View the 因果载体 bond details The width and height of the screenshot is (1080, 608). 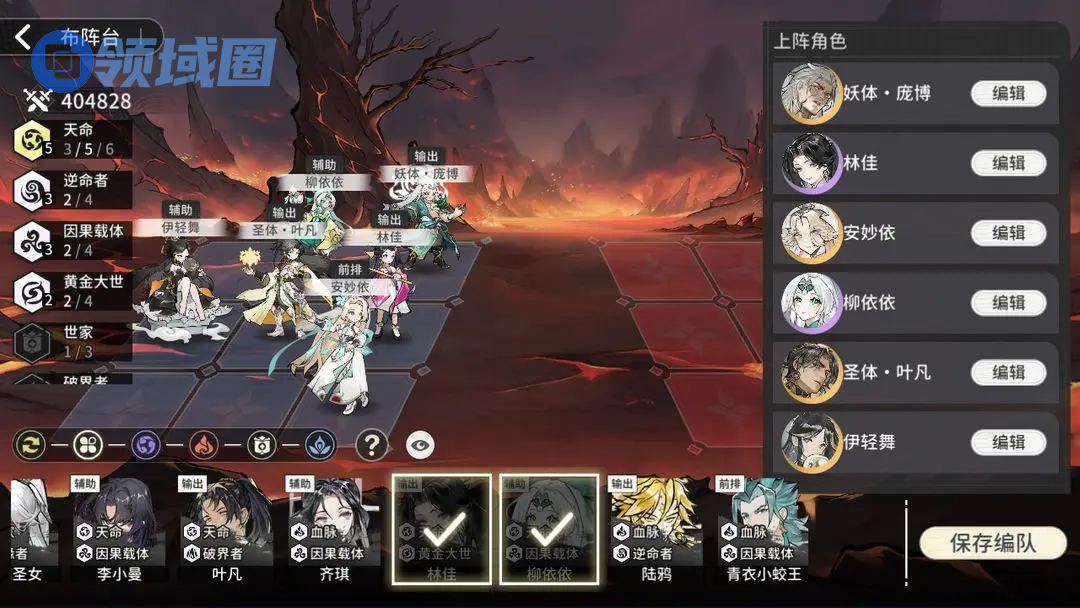pos(72,240)
